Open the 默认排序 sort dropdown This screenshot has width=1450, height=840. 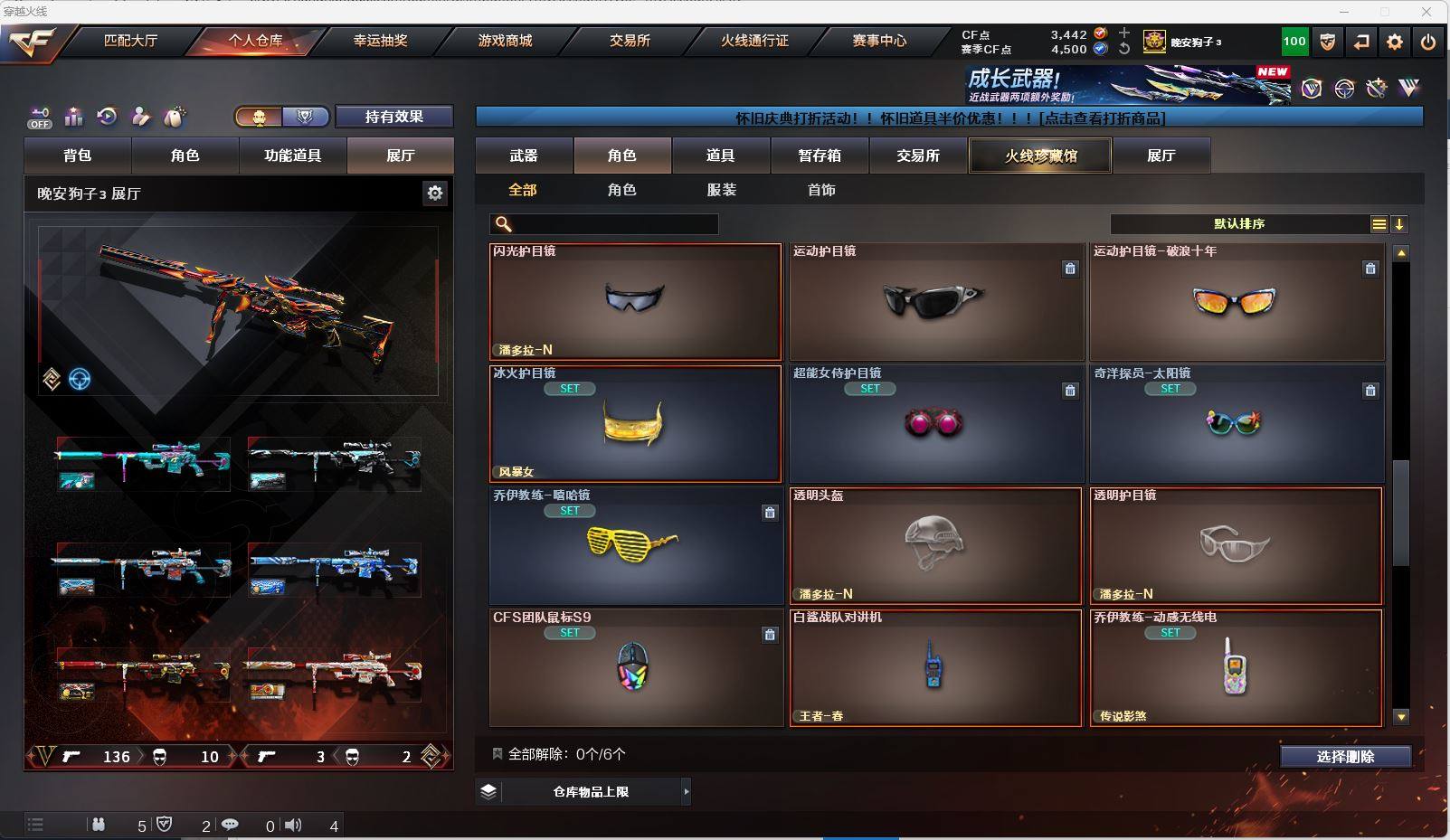tap(1239, 224)
